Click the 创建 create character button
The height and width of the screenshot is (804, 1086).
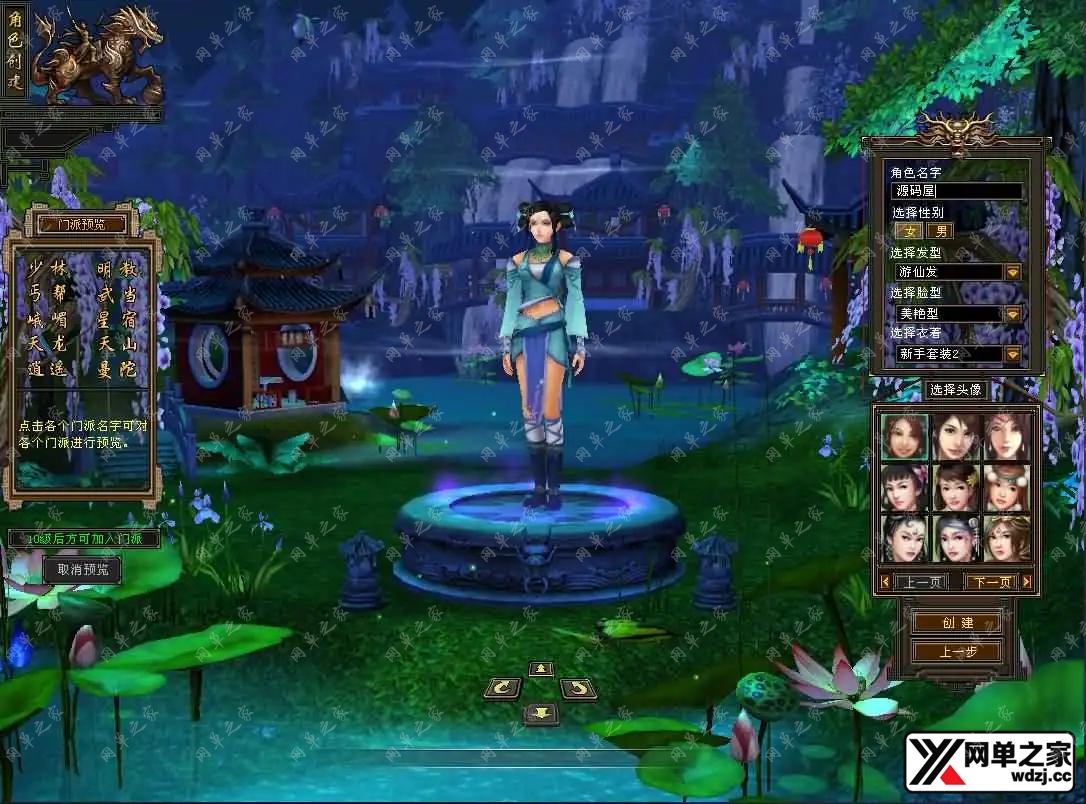(957, 623)
